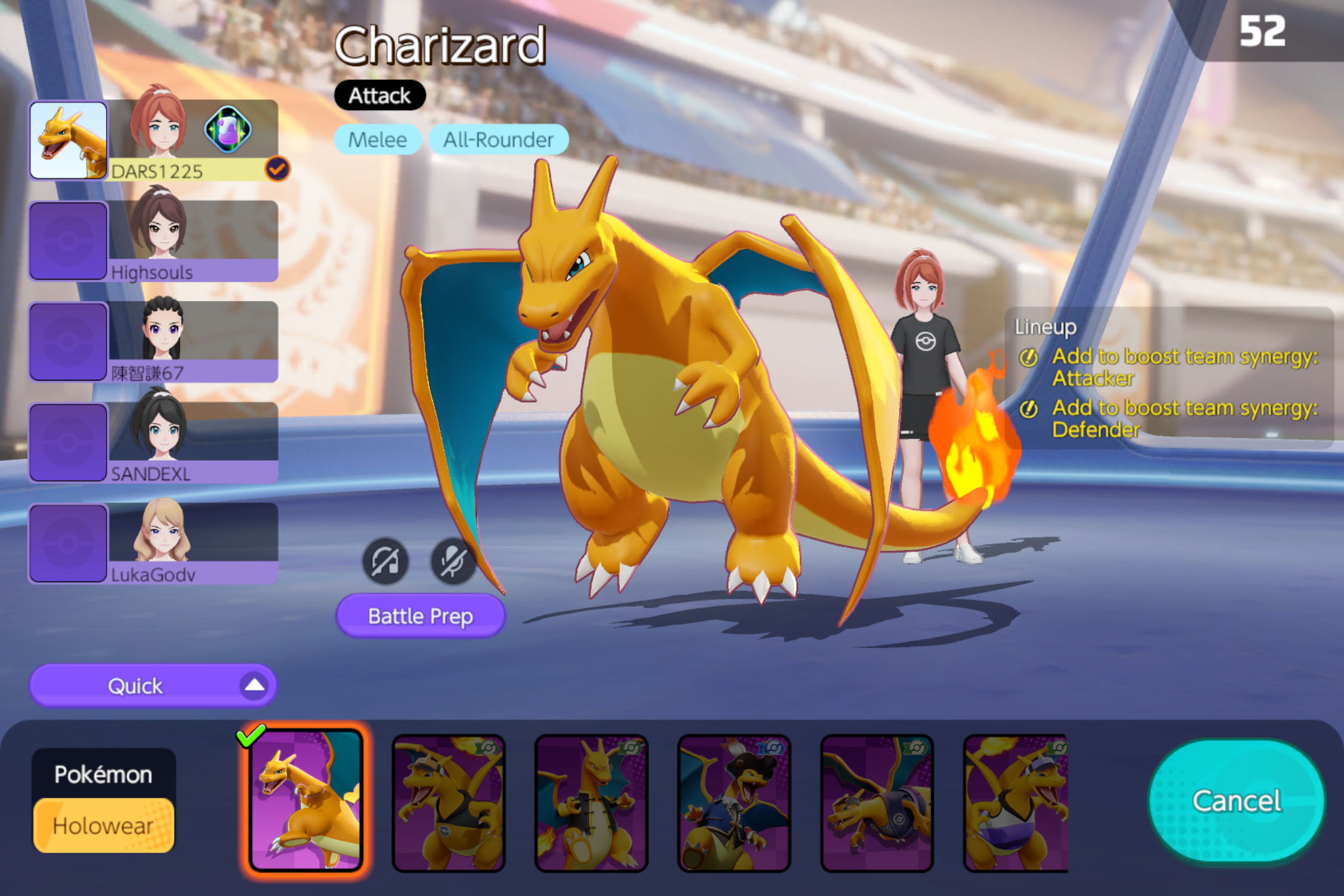Screen dimensions: 1344x896
Task: Click the battle item icon beside DARS1225
Action: coord(228,129)
